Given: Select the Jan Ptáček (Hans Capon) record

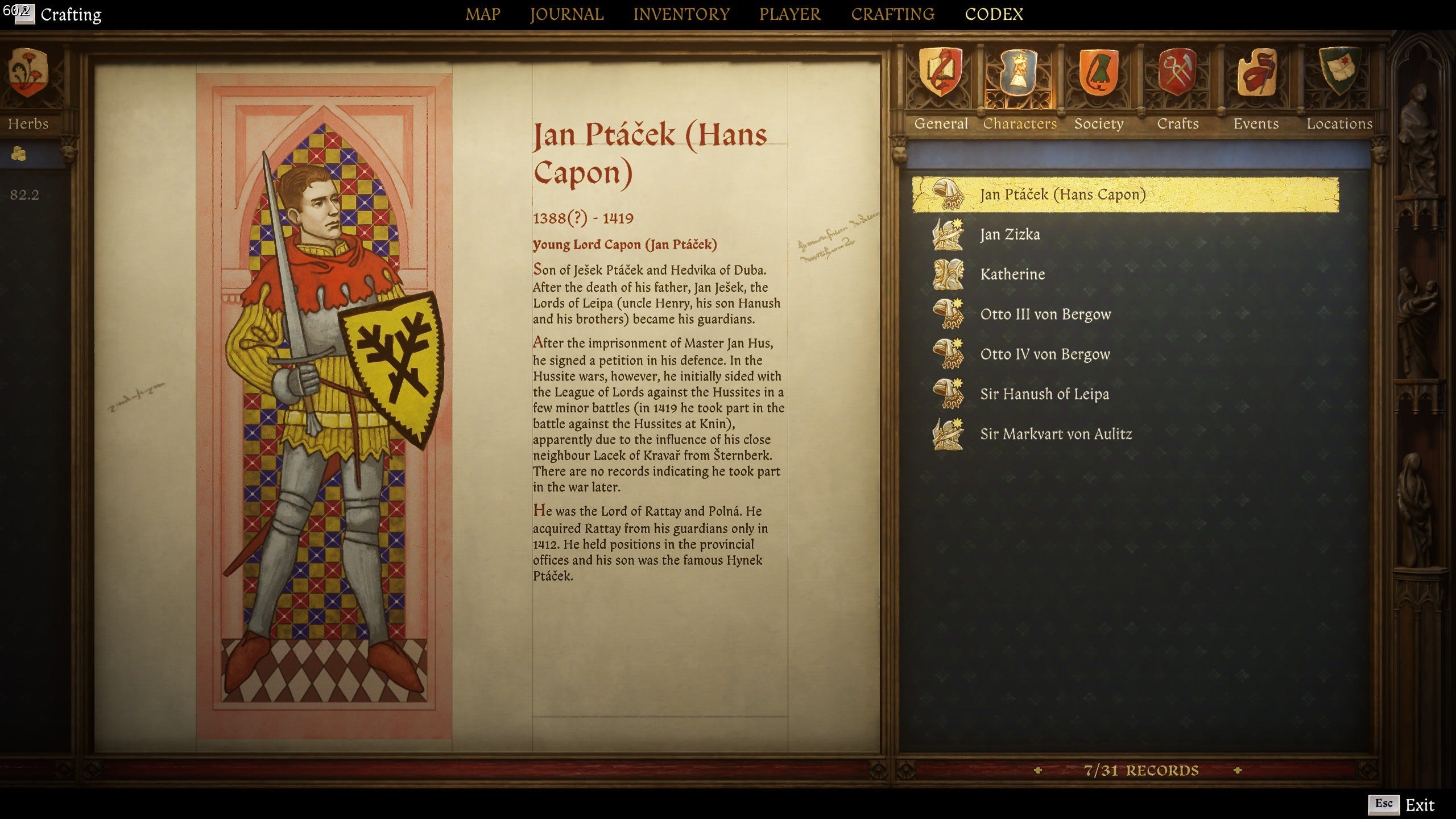Looking at the screenshot, I should (x=1062, y=195).
